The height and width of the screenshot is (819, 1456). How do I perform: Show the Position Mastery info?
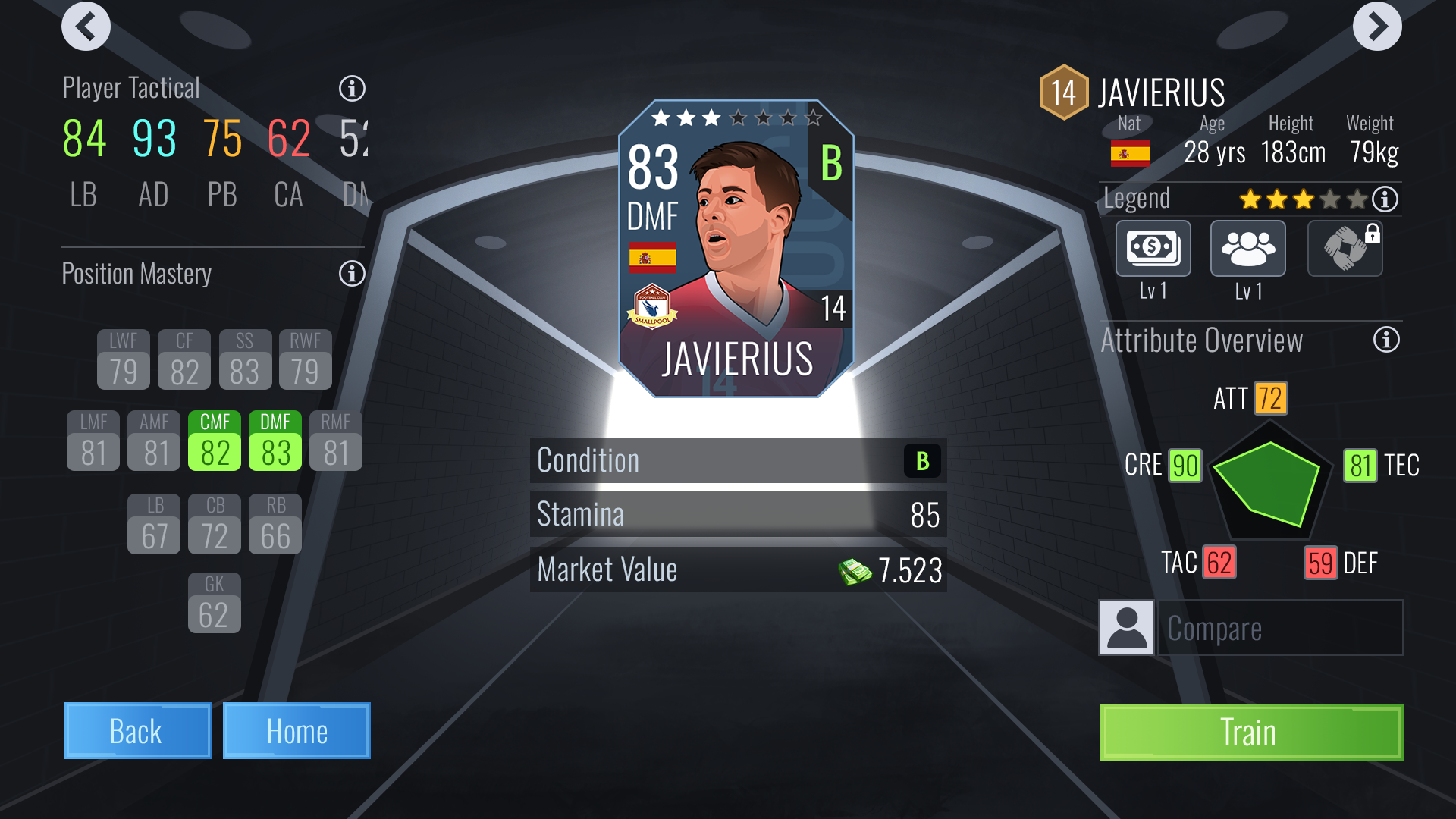[352, 274]
